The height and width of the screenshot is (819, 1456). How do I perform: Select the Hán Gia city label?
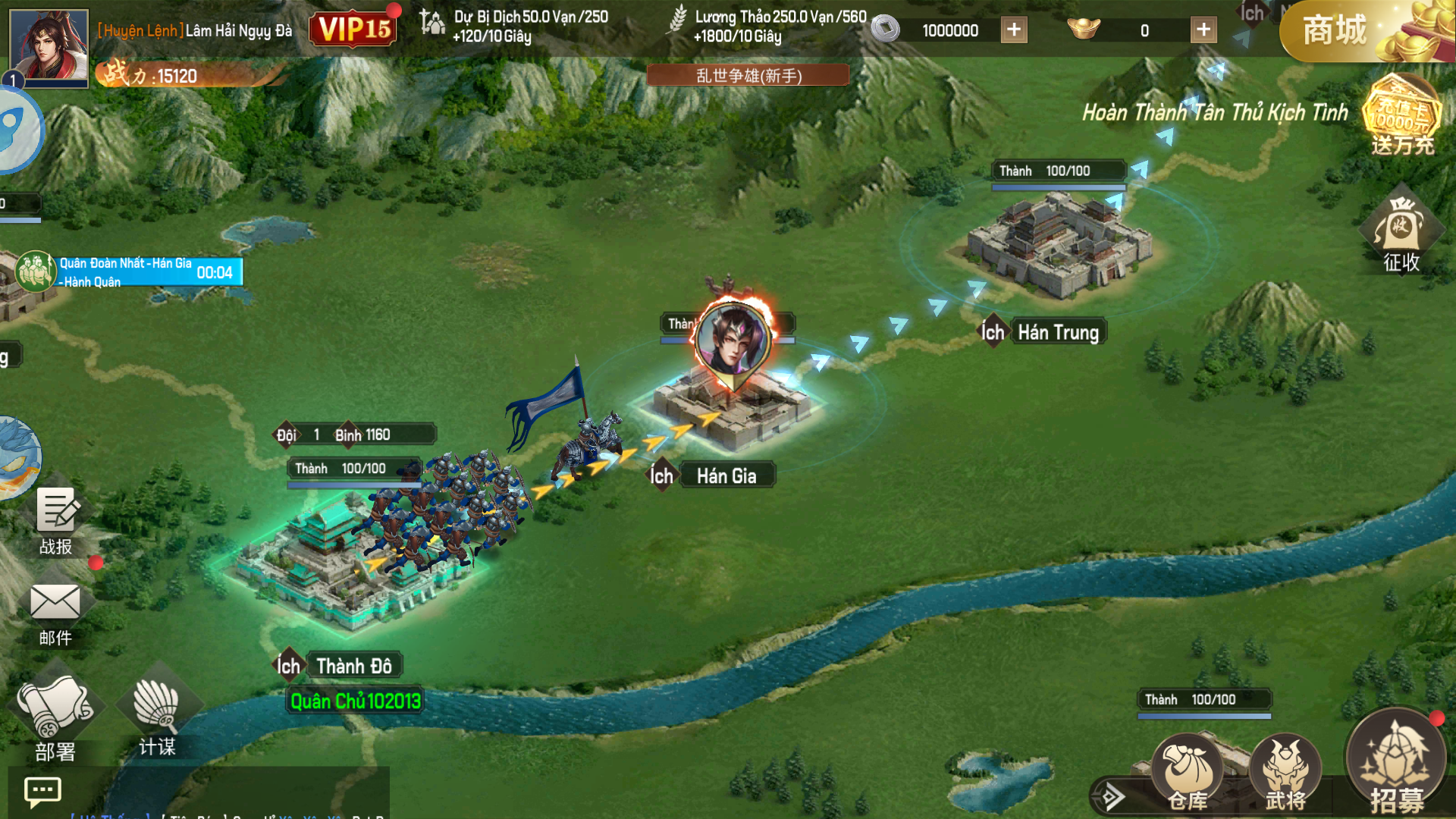(x=726, y=476)
